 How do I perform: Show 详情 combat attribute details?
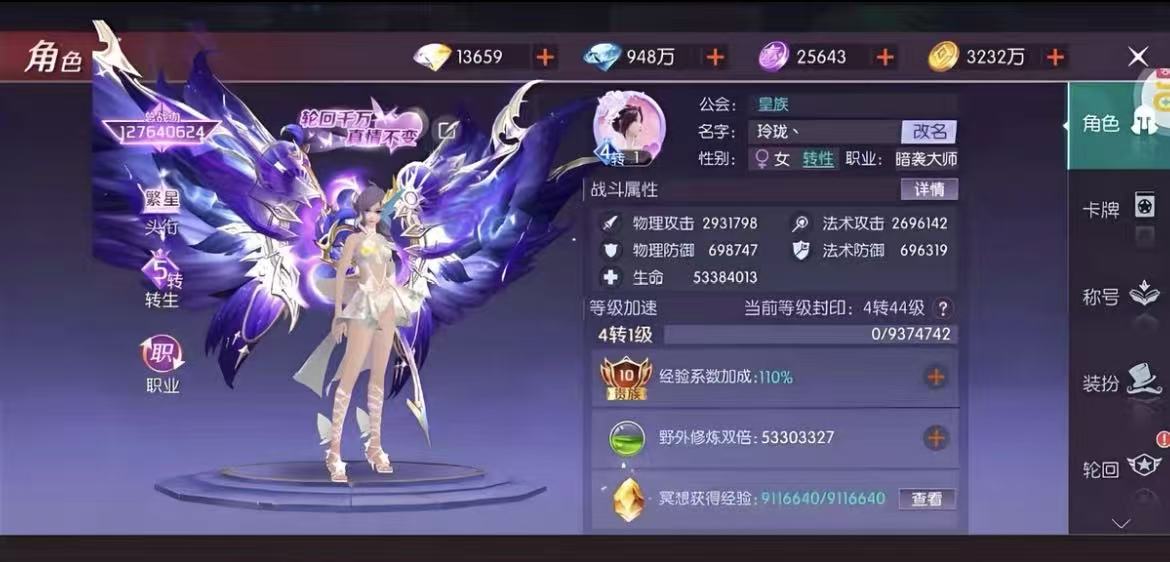click(x=929, y=189)
